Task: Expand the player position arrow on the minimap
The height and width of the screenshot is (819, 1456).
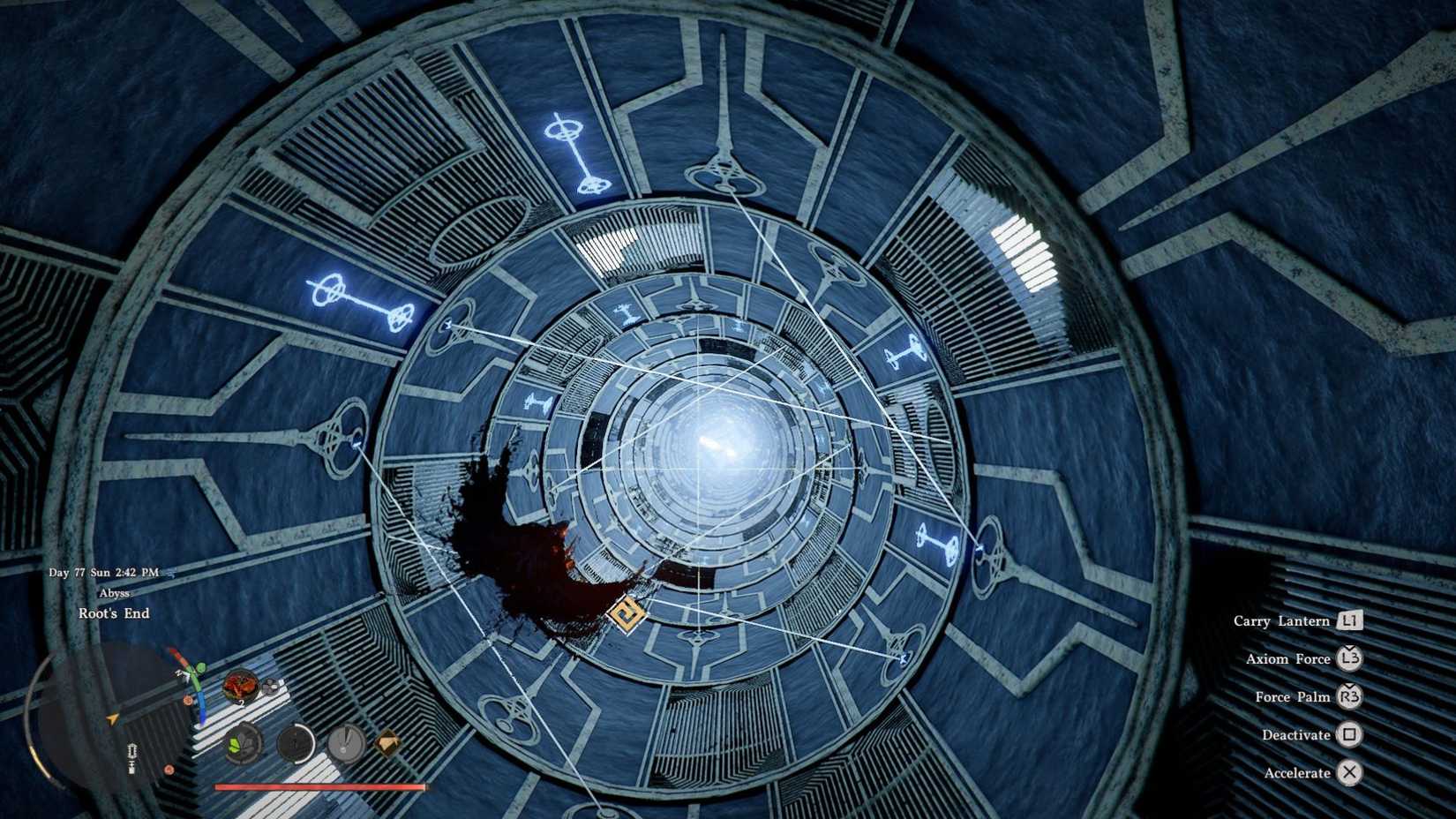Action: pyautogui.click(x=112, y=719)
